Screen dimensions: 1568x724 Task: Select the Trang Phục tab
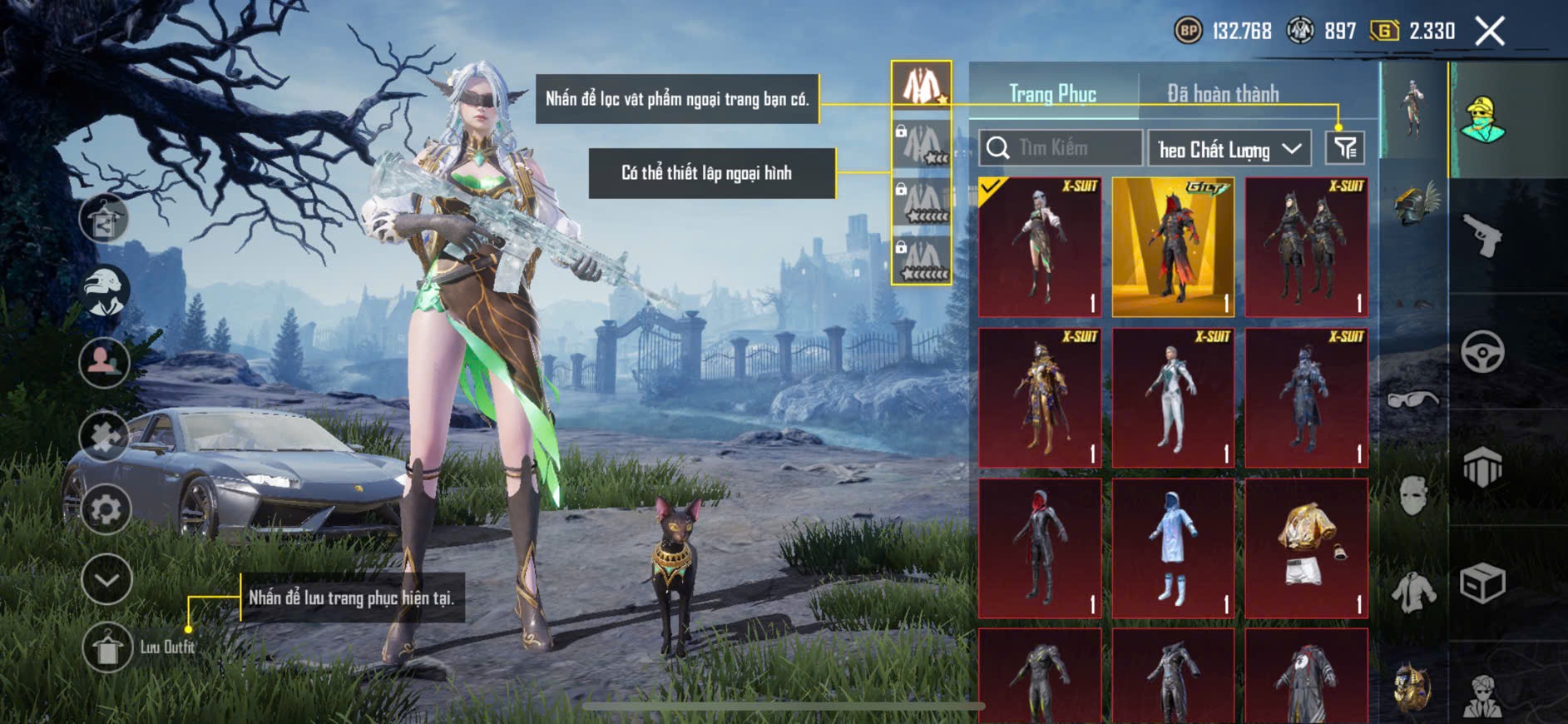pos(1052,94)
